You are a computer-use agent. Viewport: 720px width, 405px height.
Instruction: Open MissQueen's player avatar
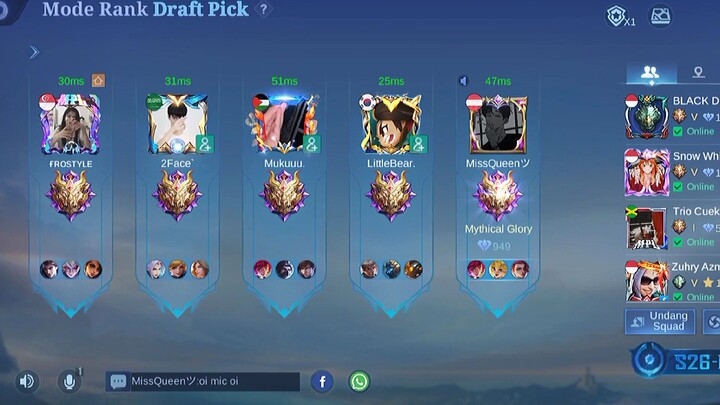pos(497,124)
